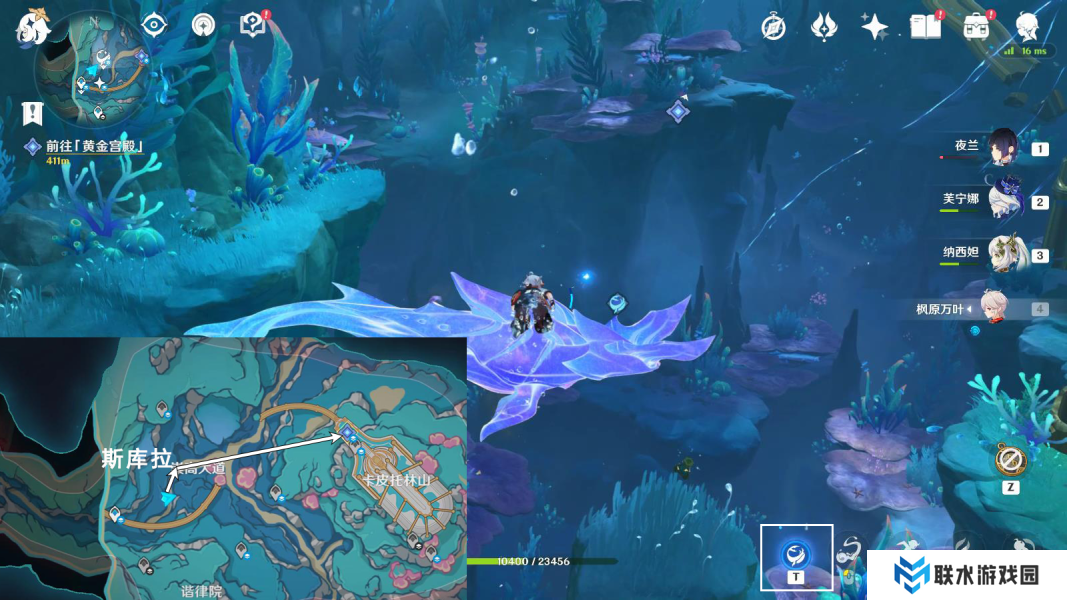This screenshot has width=1067, height=600.
Task: Open the winged emblem icon in top bar
Action: [823, 27]
